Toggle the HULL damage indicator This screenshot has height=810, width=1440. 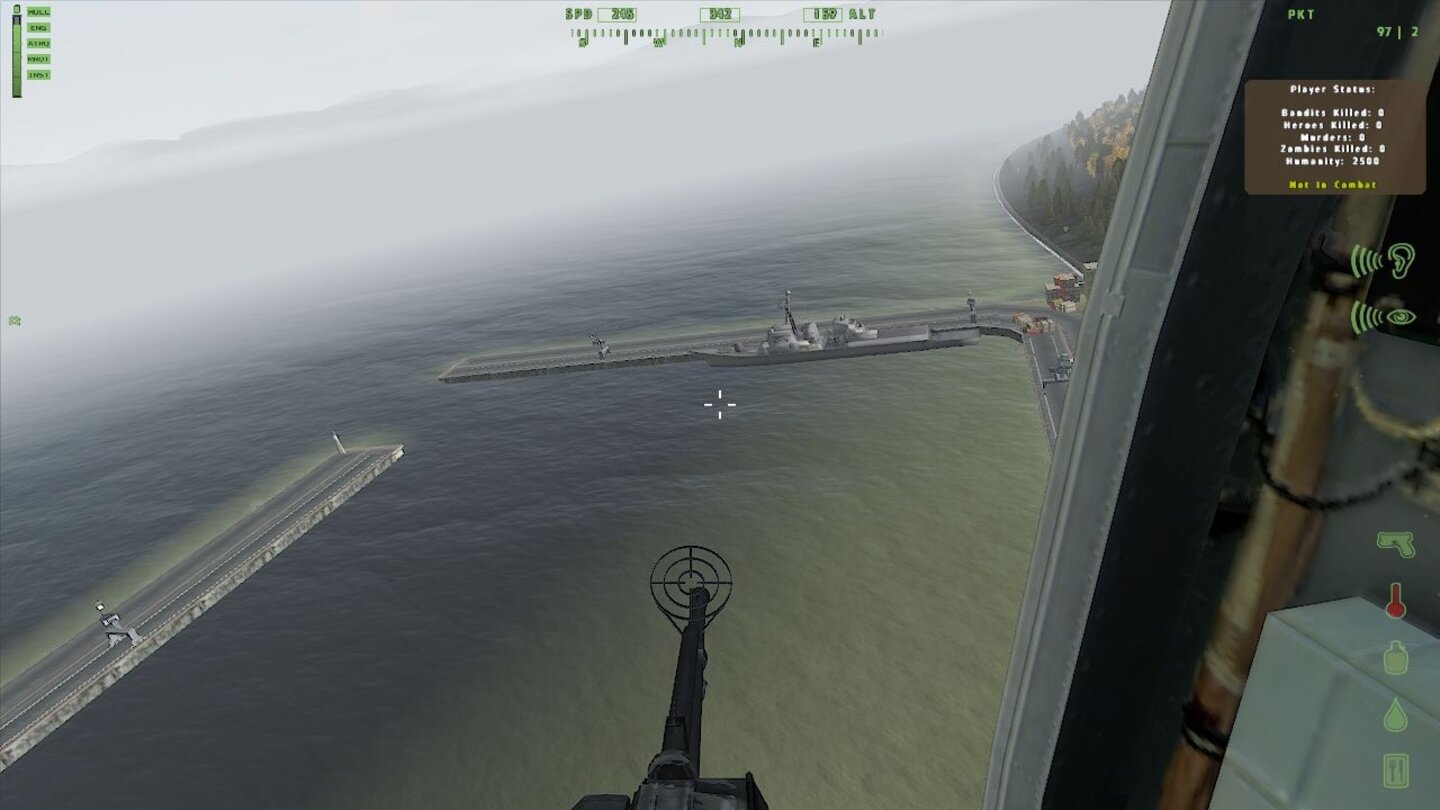39,11
